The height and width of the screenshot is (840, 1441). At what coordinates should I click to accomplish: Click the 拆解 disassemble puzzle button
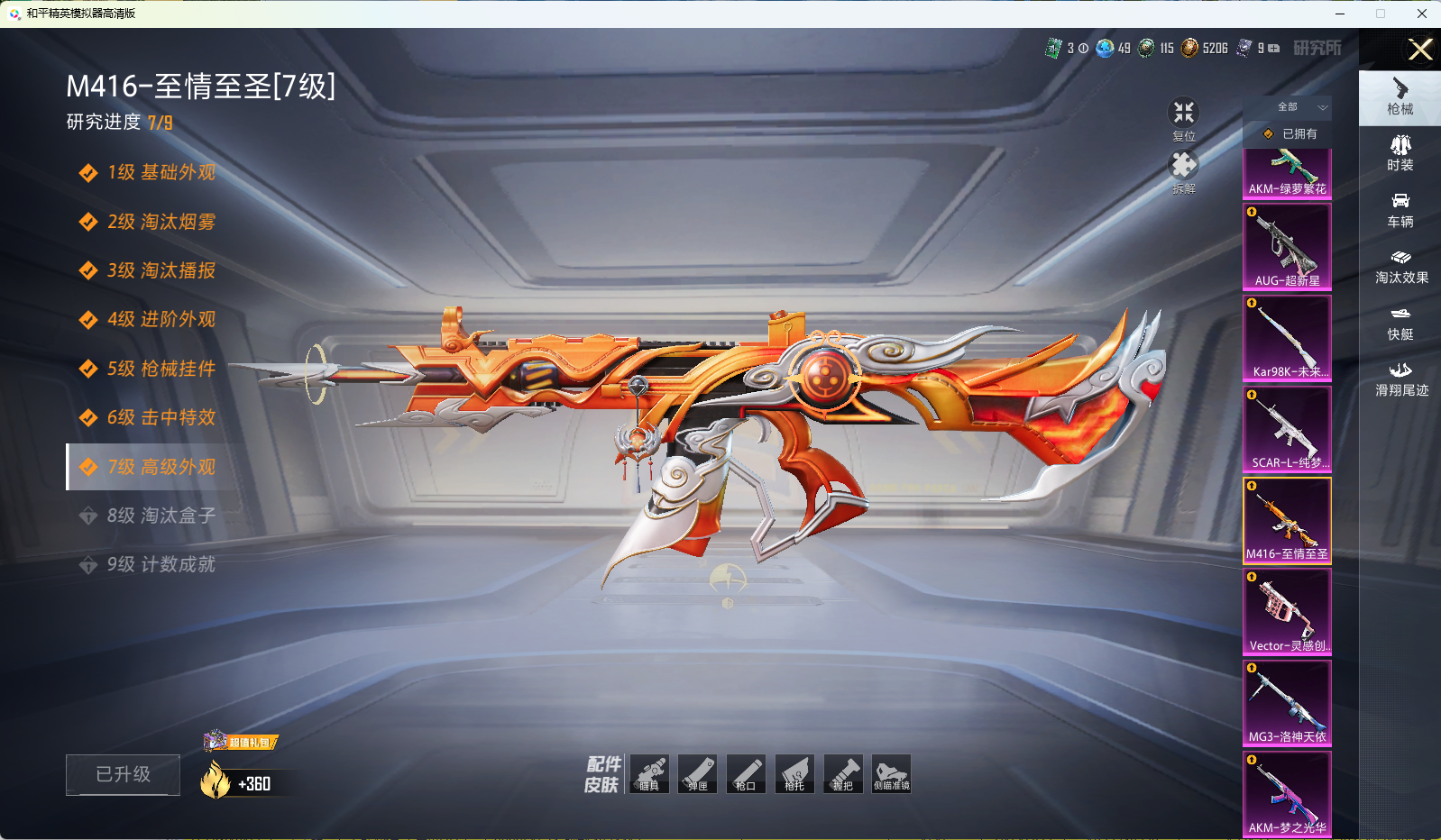(1183, 171)
